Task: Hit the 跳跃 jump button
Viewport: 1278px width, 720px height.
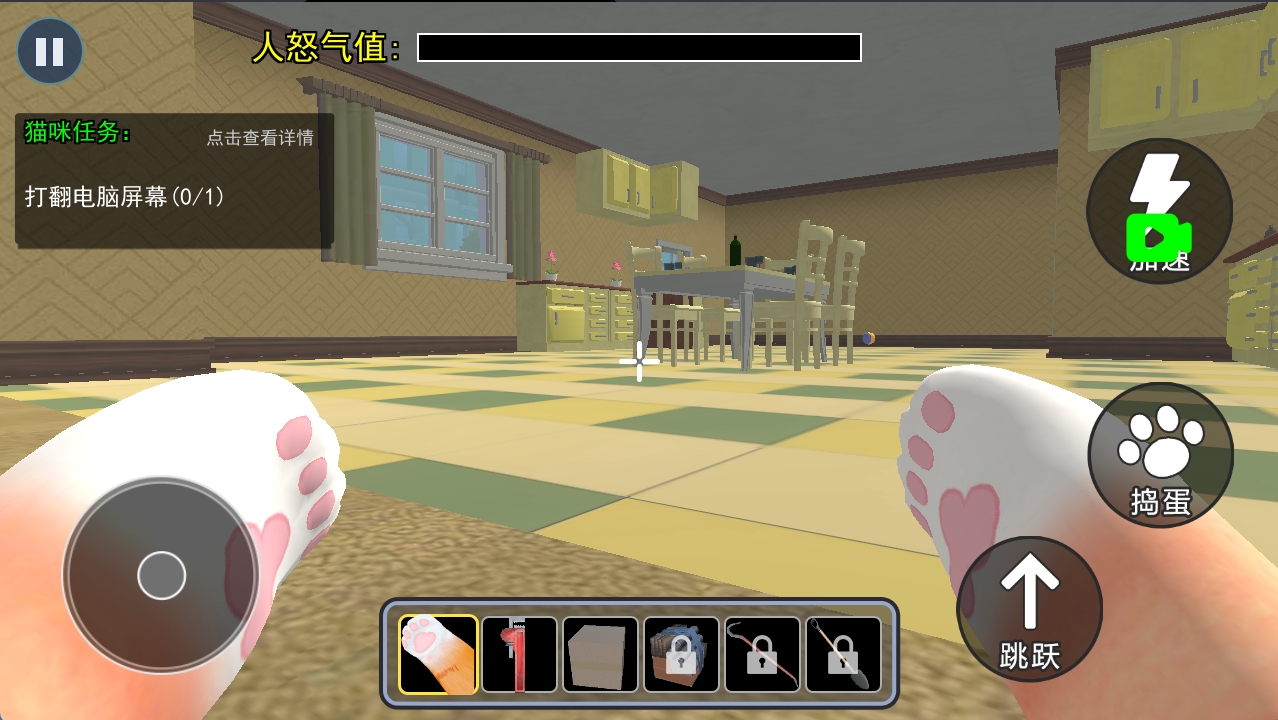Action: (1029, 609)
